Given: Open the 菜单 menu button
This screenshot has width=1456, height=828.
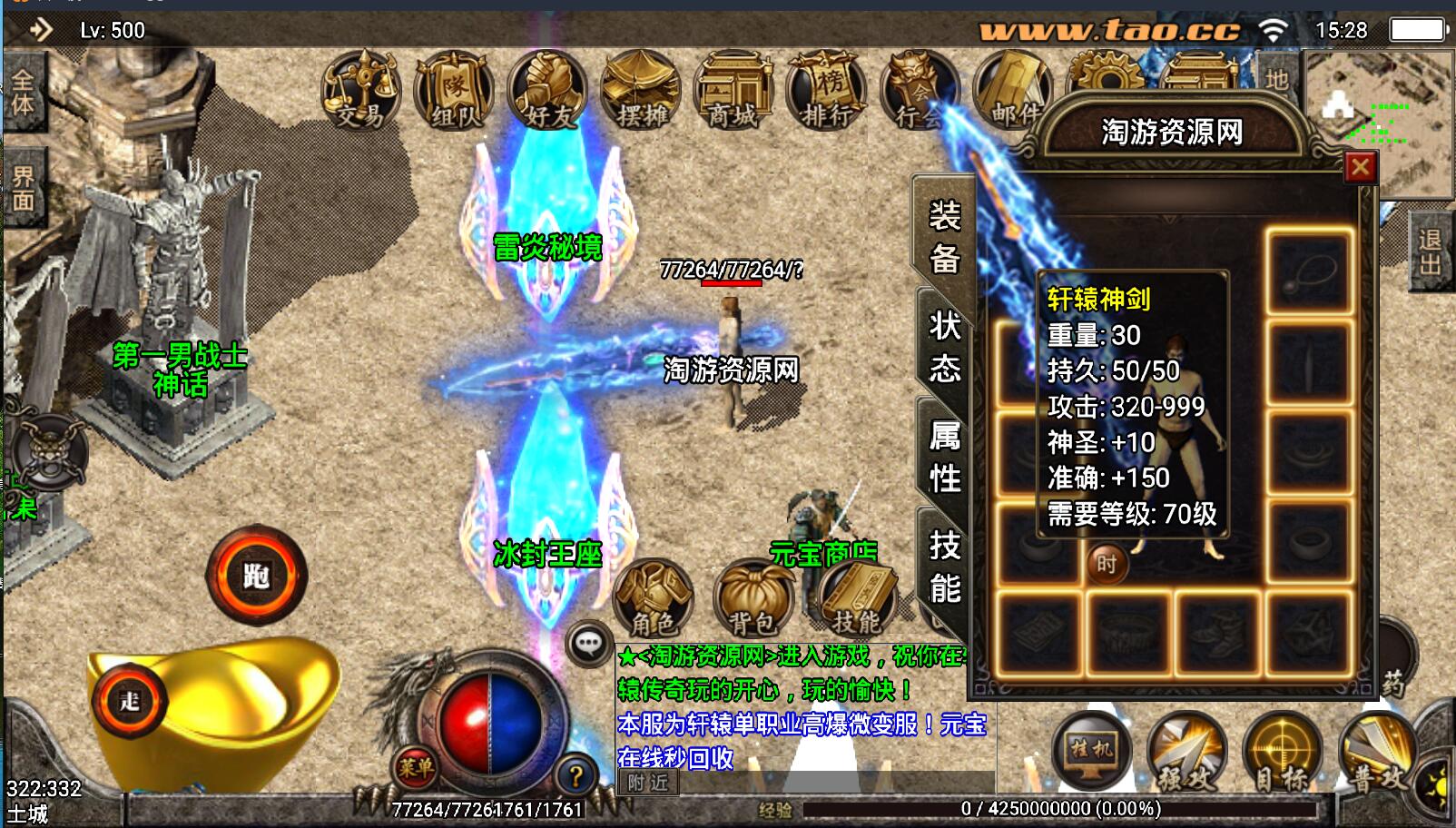Looking at the screenshot, I should point(415,768).
